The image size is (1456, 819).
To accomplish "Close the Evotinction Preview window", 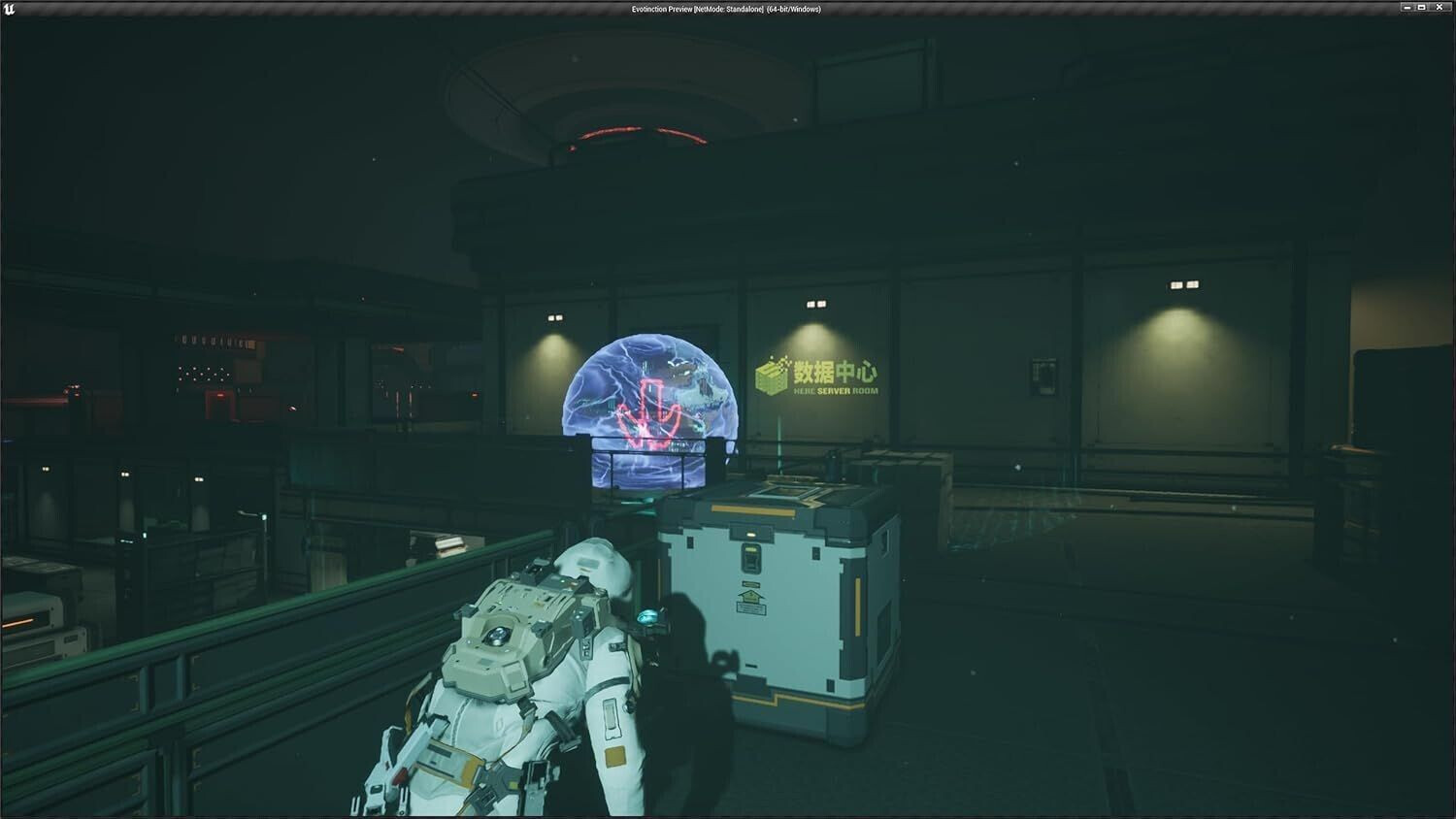I will 1439,8.
